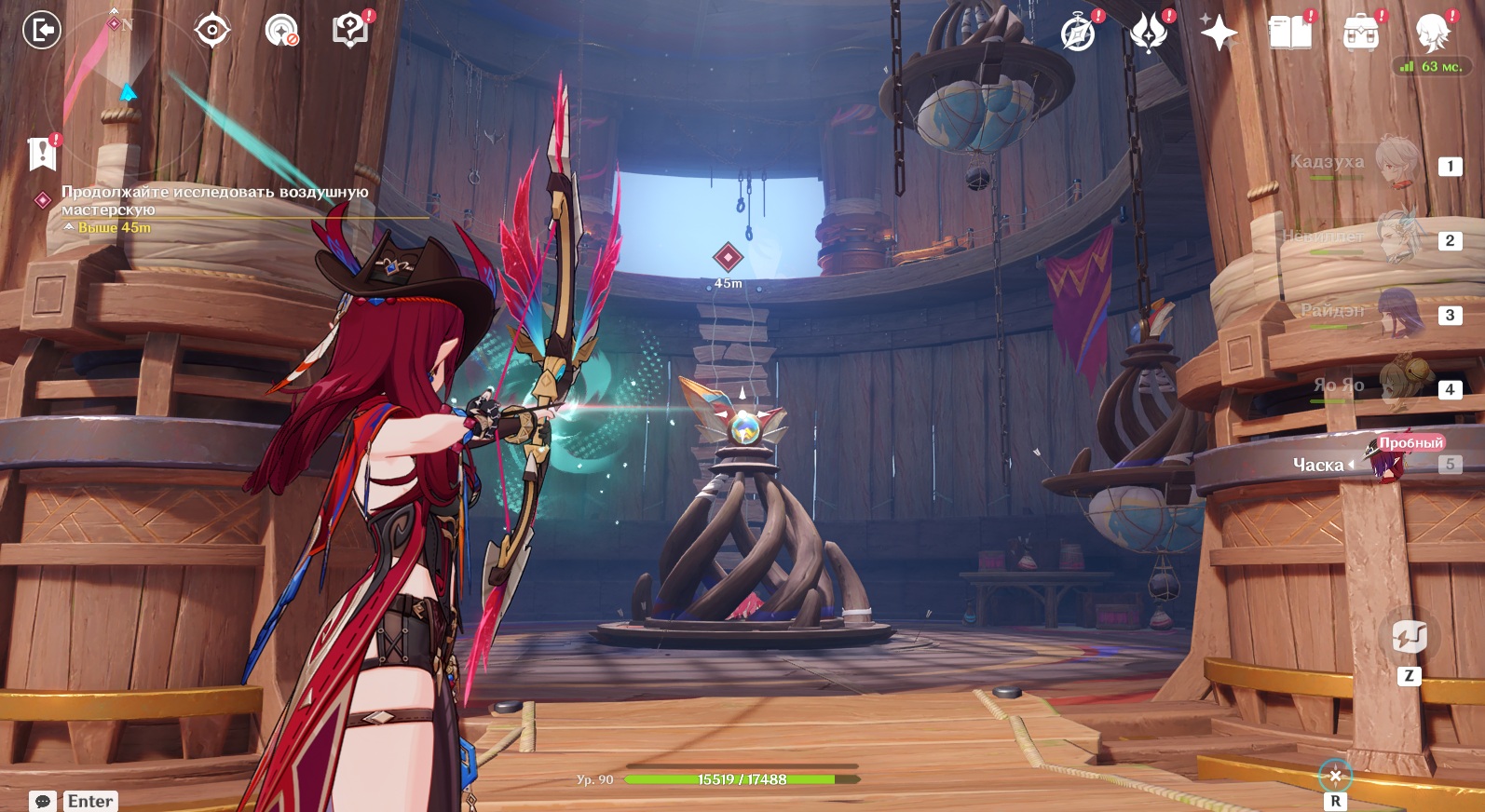Open the quest menu icon
This screenshot has height=812, width=1485.
[x=350, y=31]
